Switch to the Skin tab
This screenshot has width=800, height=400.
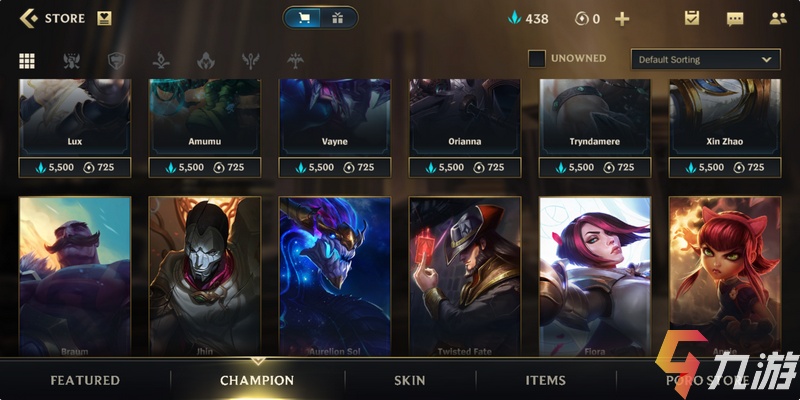(410, 380)
